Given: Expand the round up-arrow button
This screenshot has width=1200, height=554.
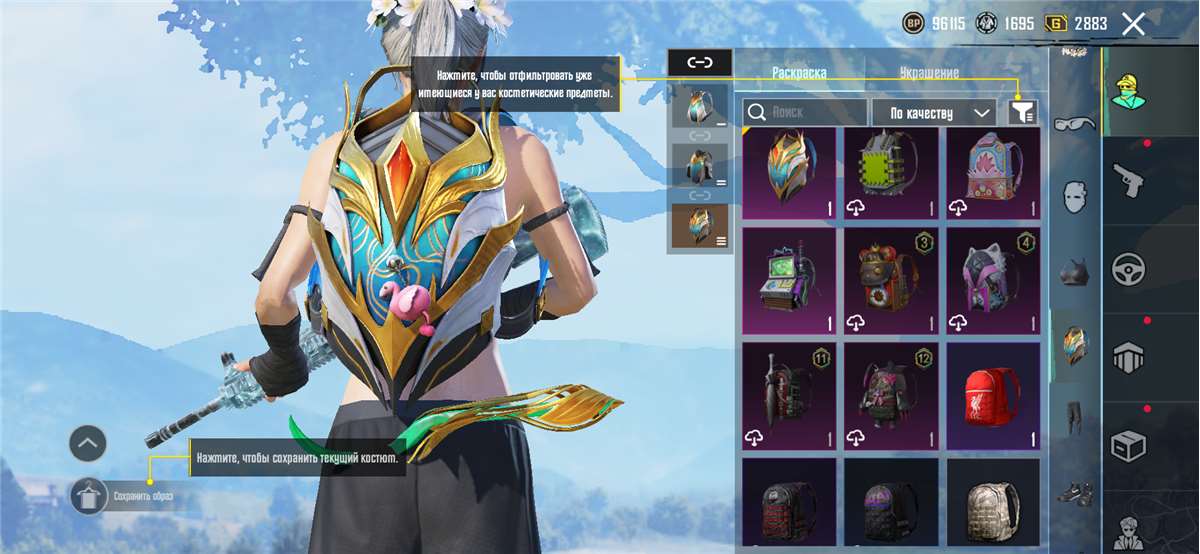Looking at the screenshot, I should pos(88,443).
